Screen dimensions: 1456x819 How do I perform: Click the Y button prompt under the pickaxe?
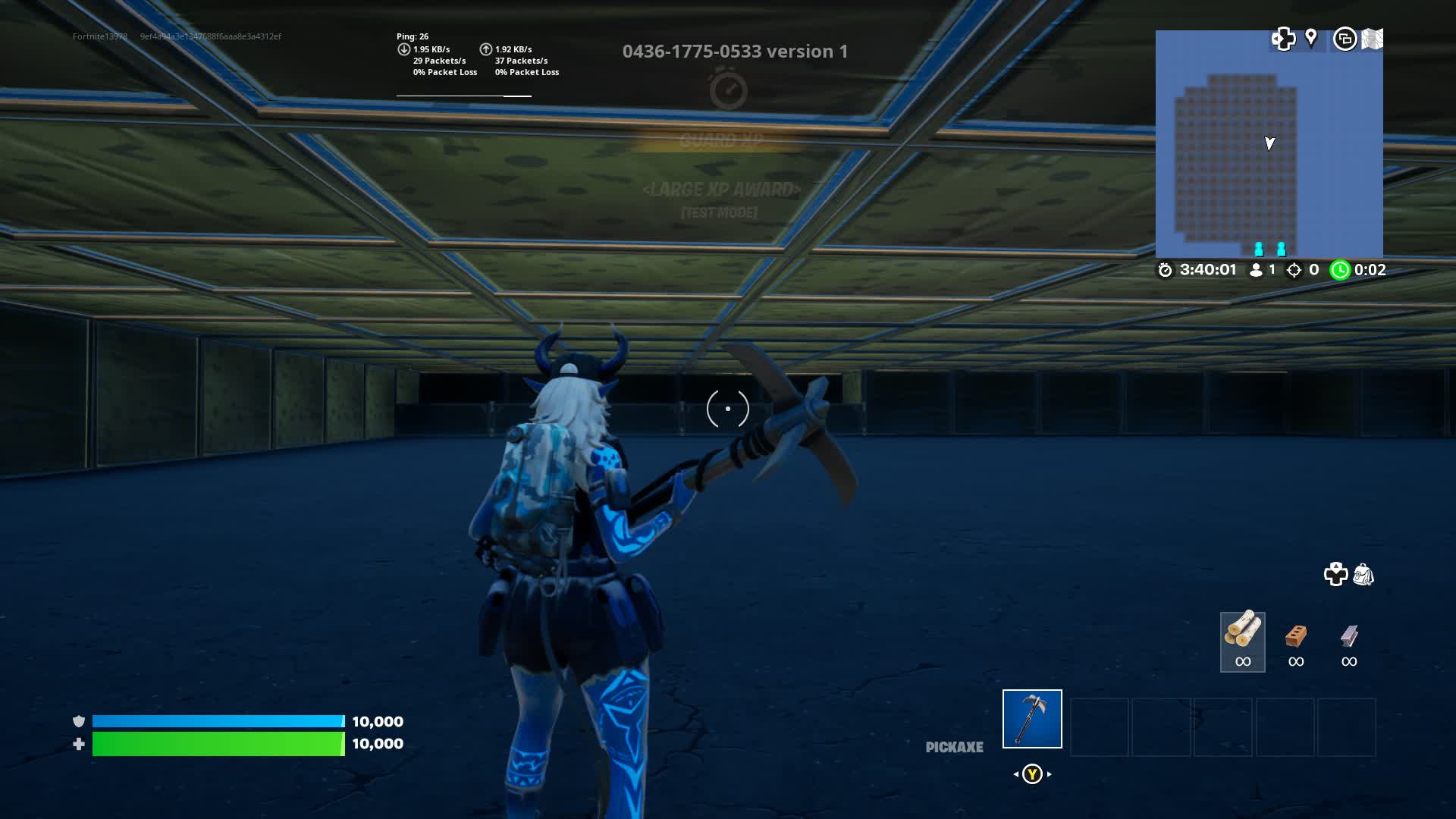click(1032, 774)
